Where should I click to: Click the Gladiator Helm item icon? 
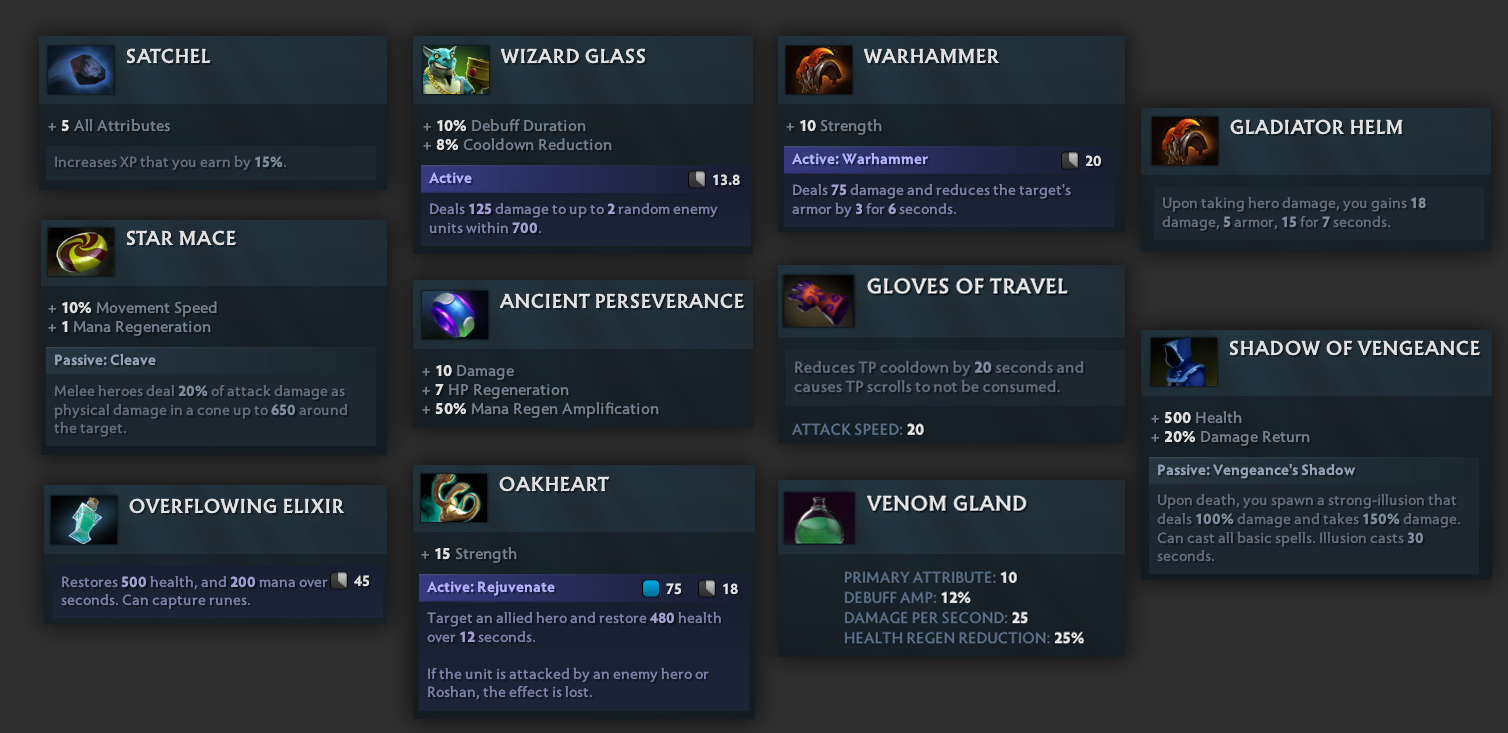[x=1184, y=141]
